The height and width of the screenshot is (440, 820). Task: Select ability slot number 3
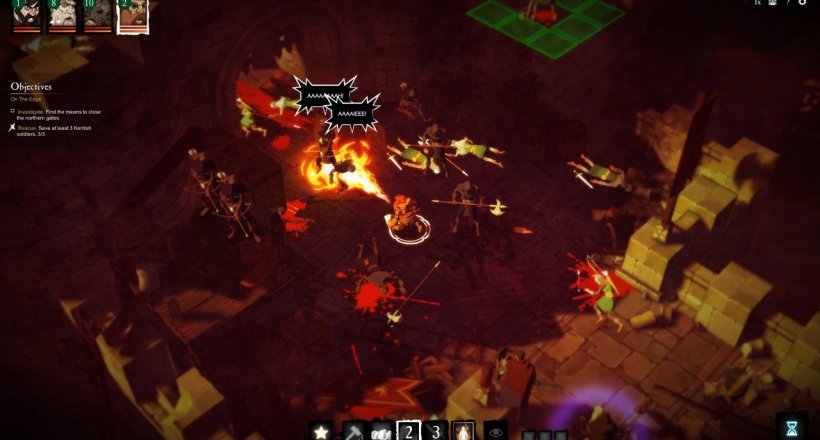tap(437, 431)
